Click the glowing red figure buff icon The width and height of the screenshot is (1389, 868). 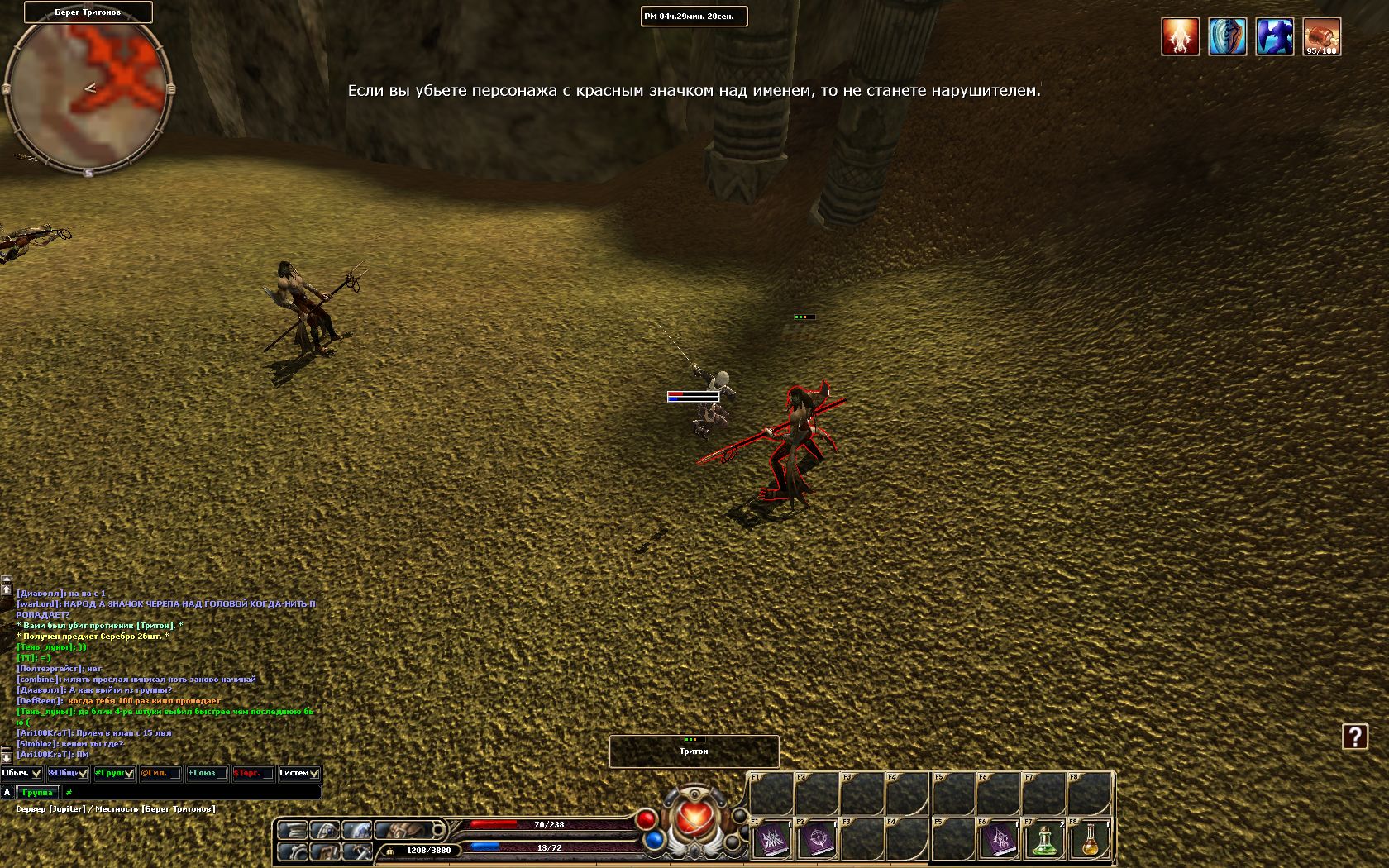pyautogui.click(x=1180, y=37)
